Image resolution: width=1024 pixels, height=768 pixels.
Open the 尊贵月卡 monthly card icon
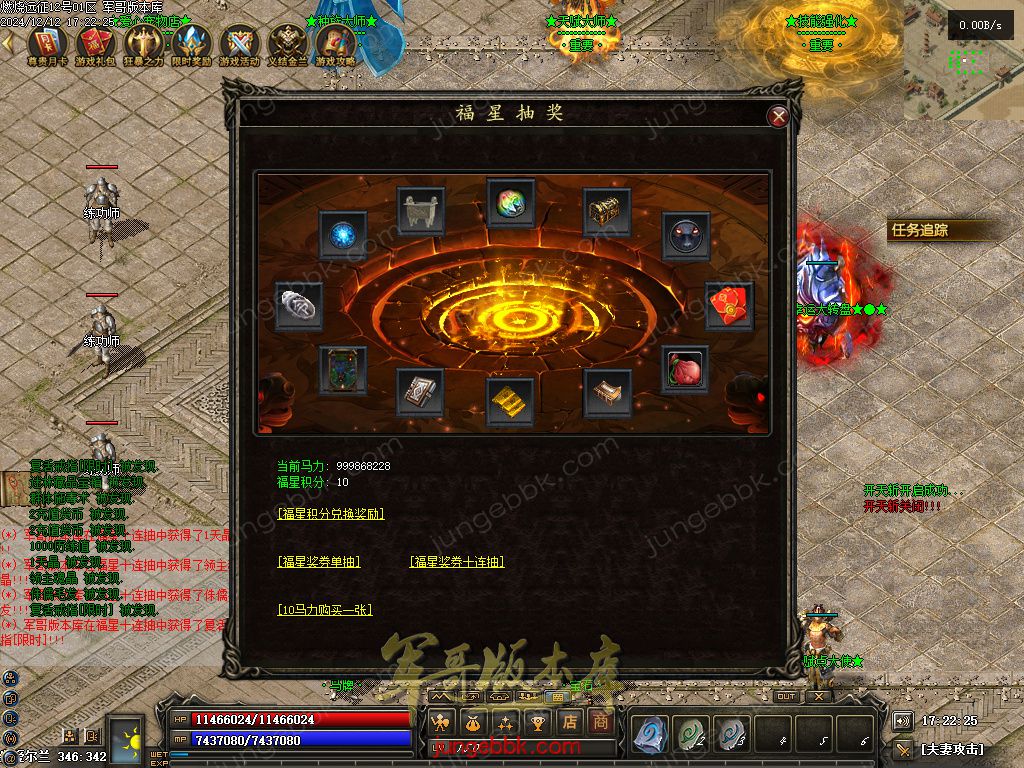46,43
